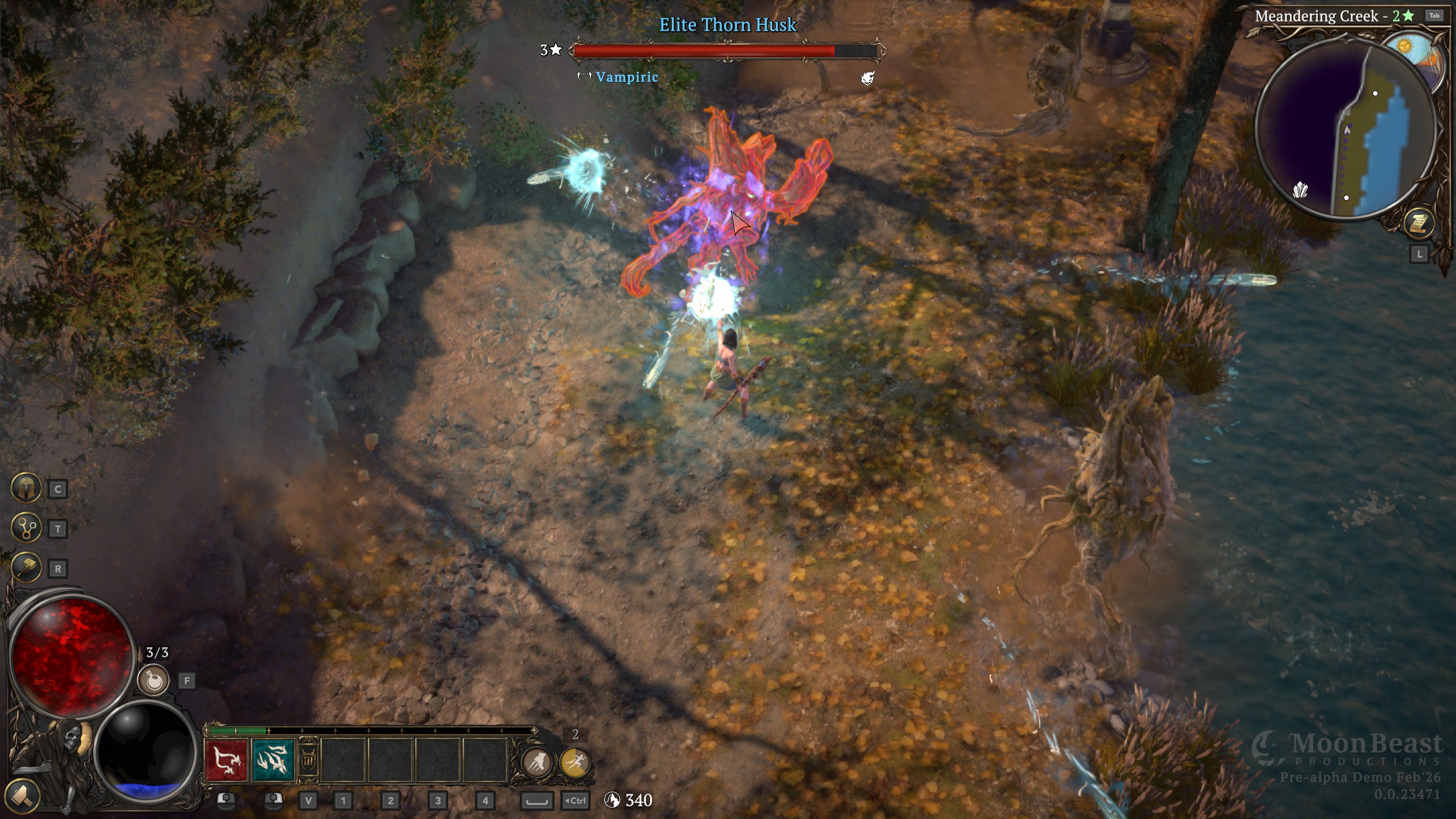
Task: Activate the yellow sprint ability
Action: (574, 762)
